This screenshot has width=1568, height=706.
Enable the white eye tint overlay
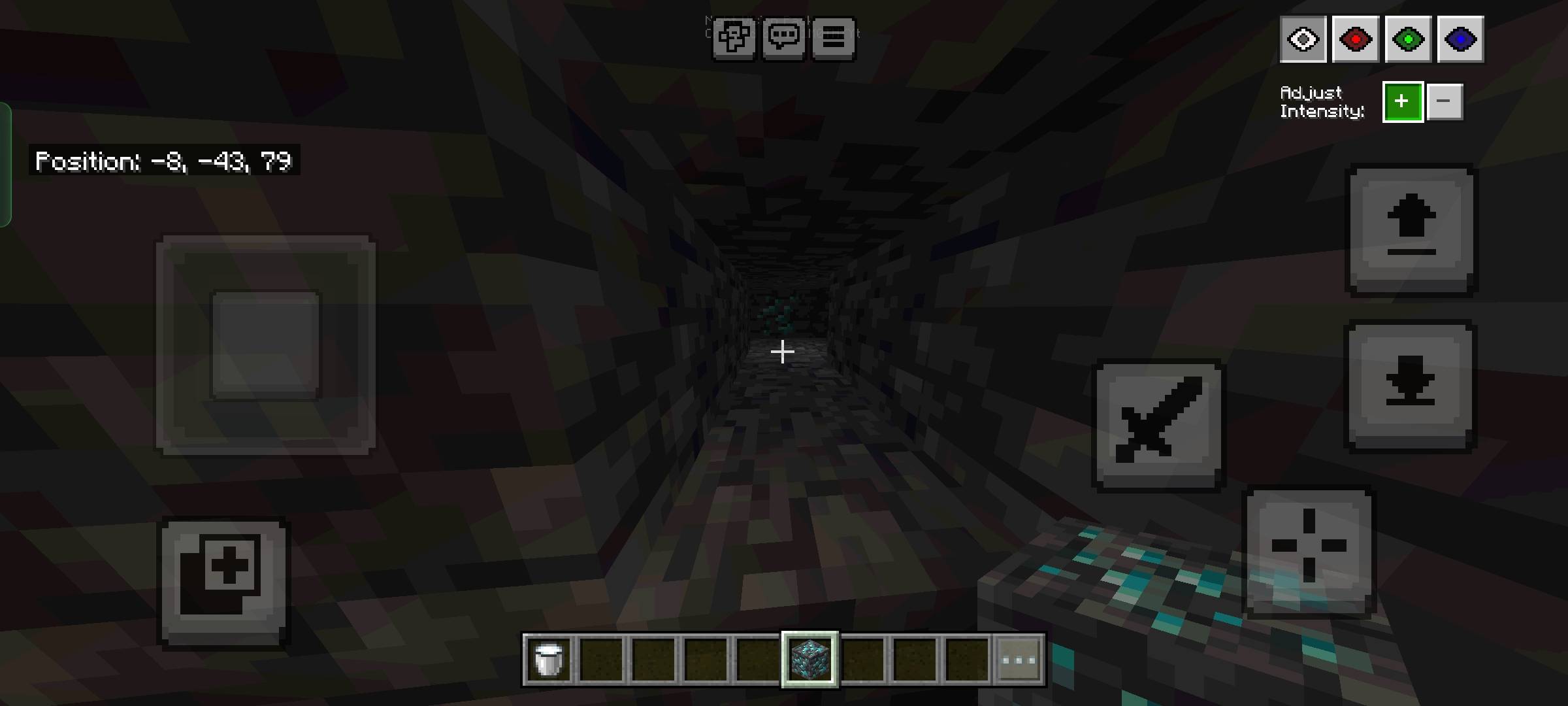click(x=1303, y=39)
